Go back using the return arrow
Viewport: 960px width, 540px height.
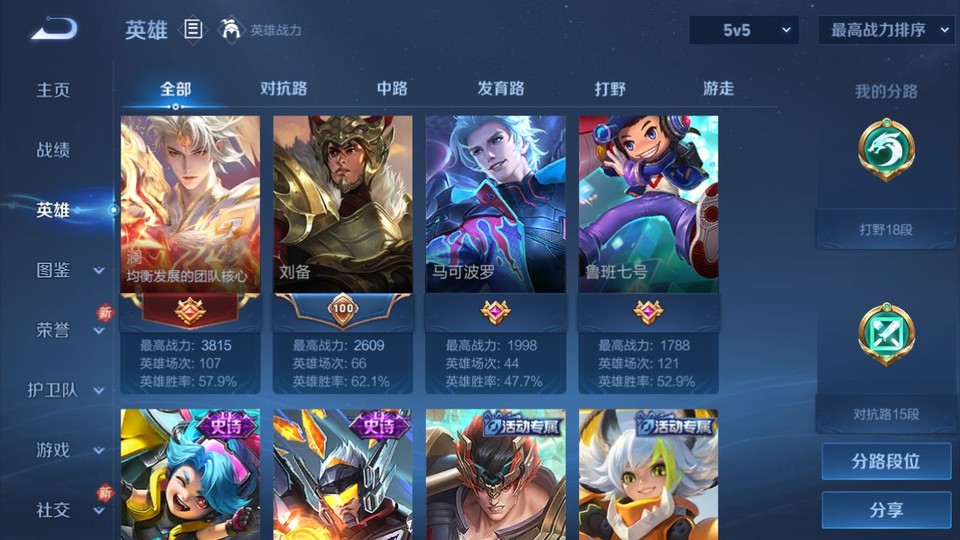click(54, 30)
